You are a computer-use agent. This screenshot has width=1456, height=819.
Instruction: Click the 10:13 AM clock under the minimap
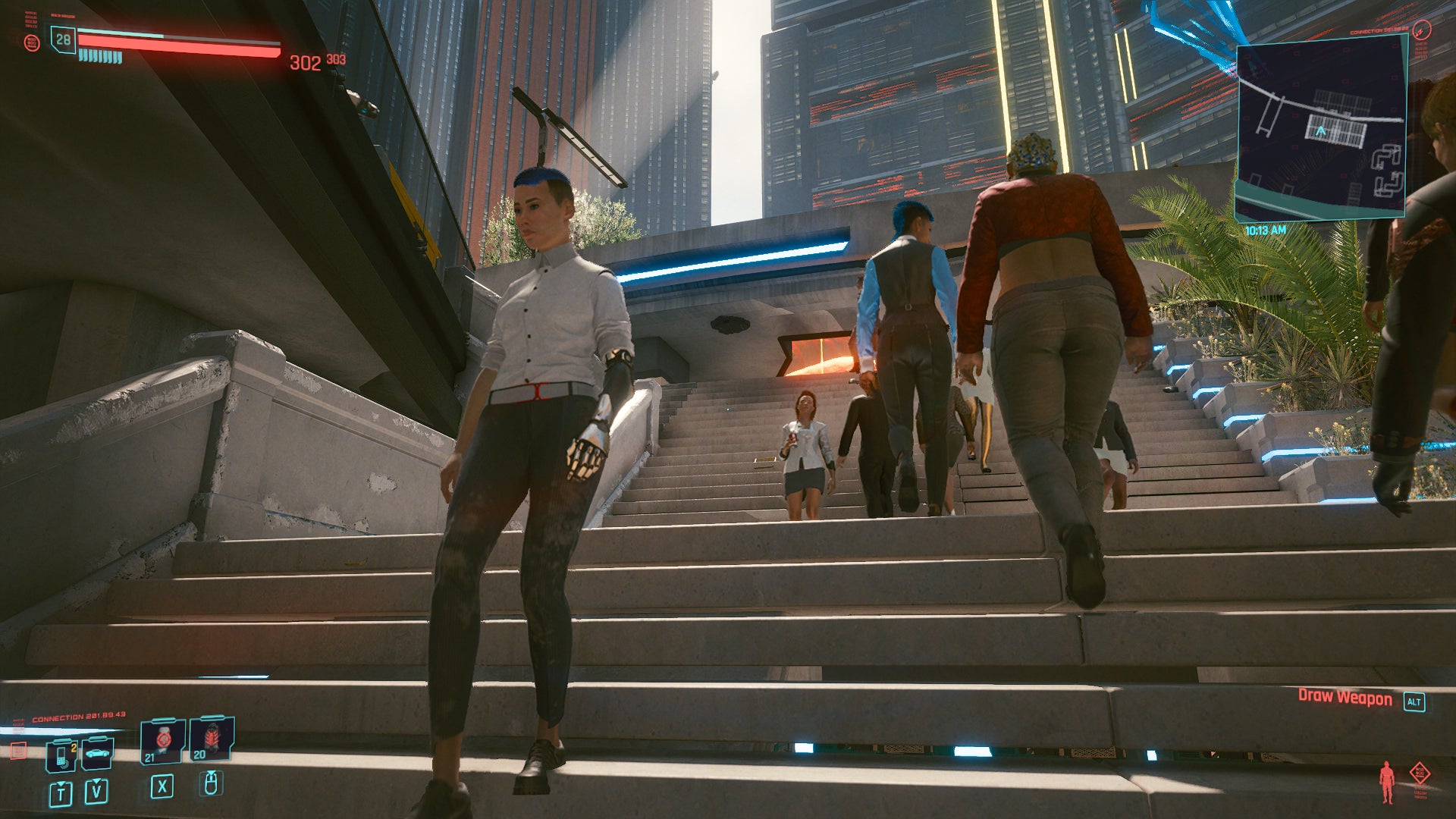click(1265, 230)
